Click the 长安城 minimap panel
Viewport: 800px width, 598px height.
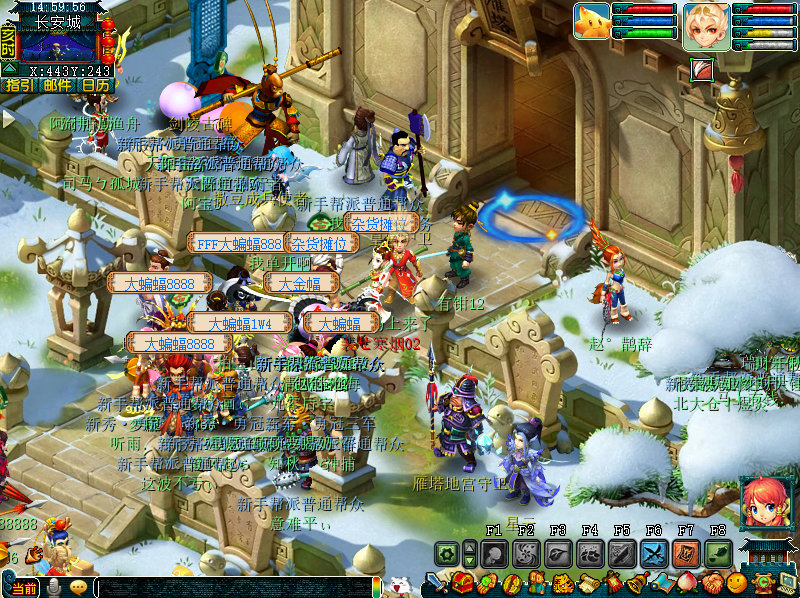click(x=58, y=42)
